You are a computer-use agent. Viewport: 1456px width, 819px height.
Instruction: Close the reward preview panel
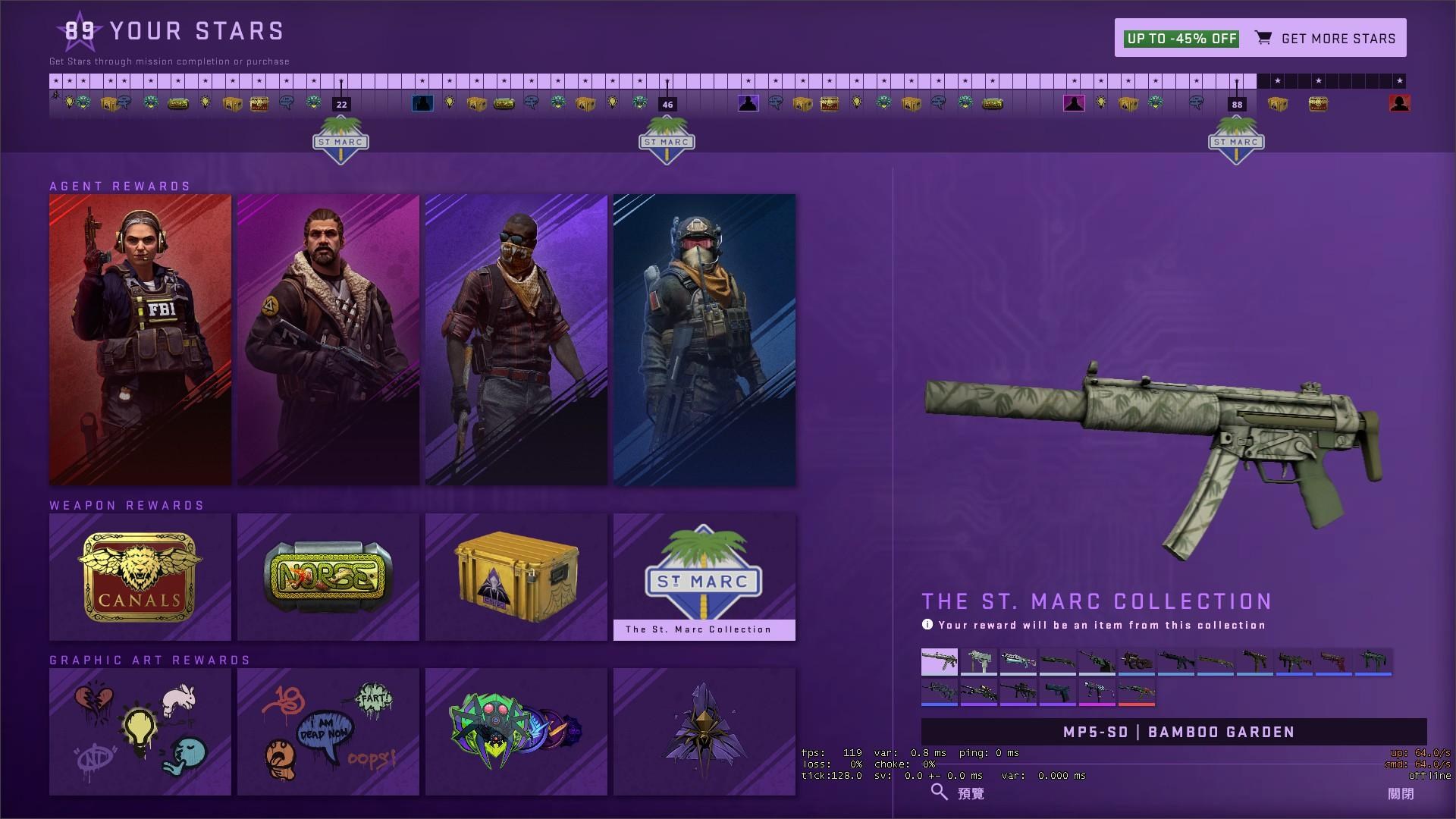(x=1400, y=793)
